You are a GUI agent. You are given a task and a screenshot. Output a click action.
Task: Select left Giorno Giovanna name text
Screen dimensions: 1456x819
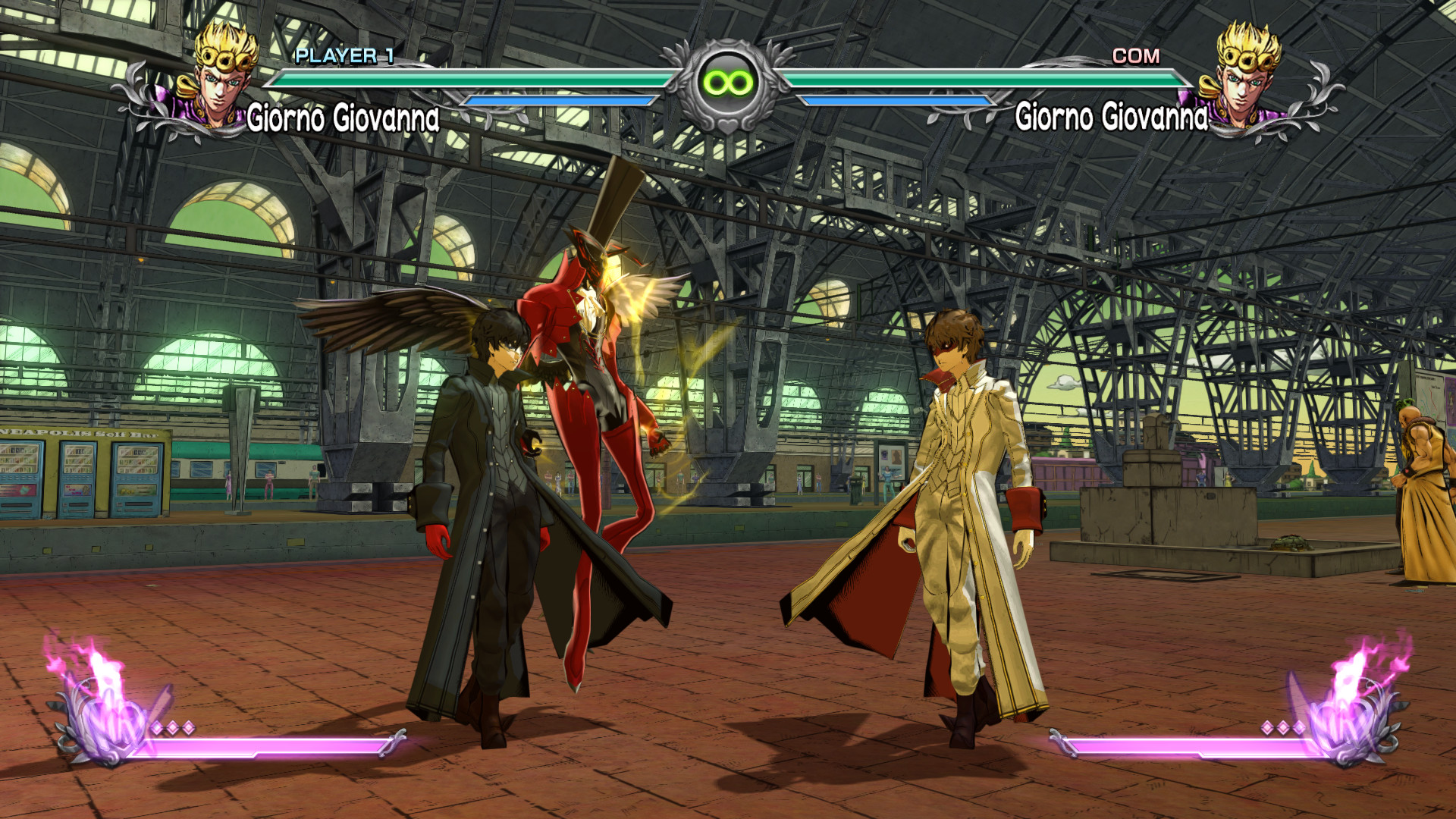[x=345, y=118]
